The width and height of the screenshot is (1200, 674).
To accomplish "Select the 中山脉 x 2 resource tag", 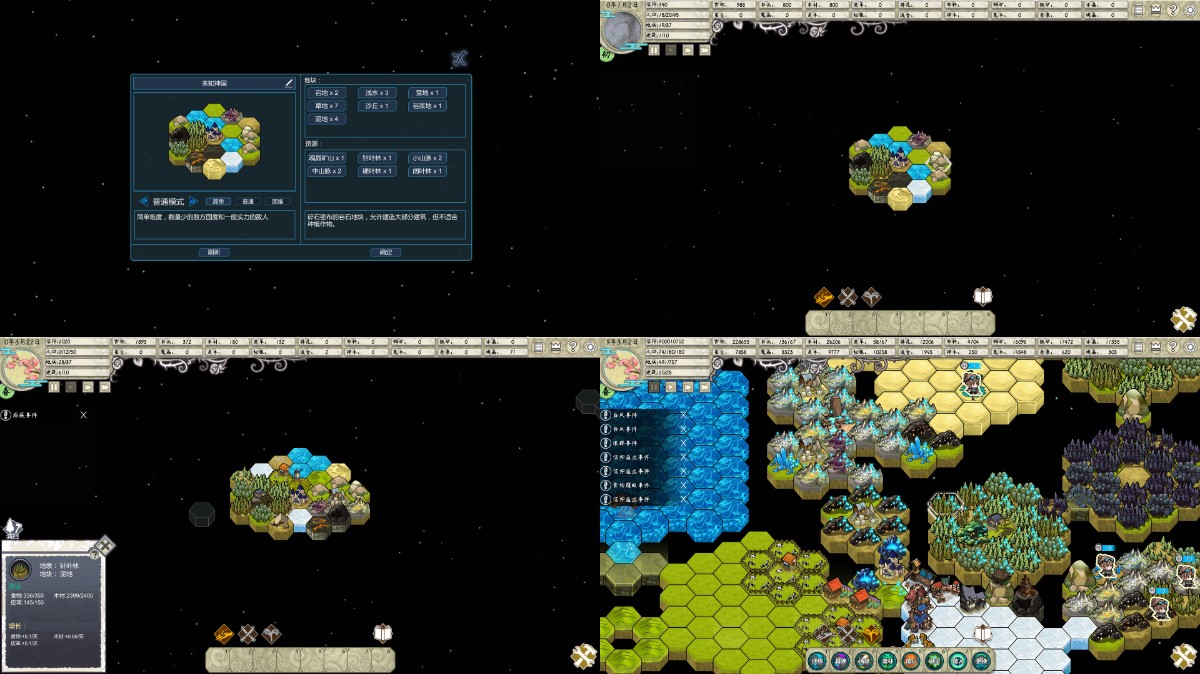I will click(x=327, y=171).
